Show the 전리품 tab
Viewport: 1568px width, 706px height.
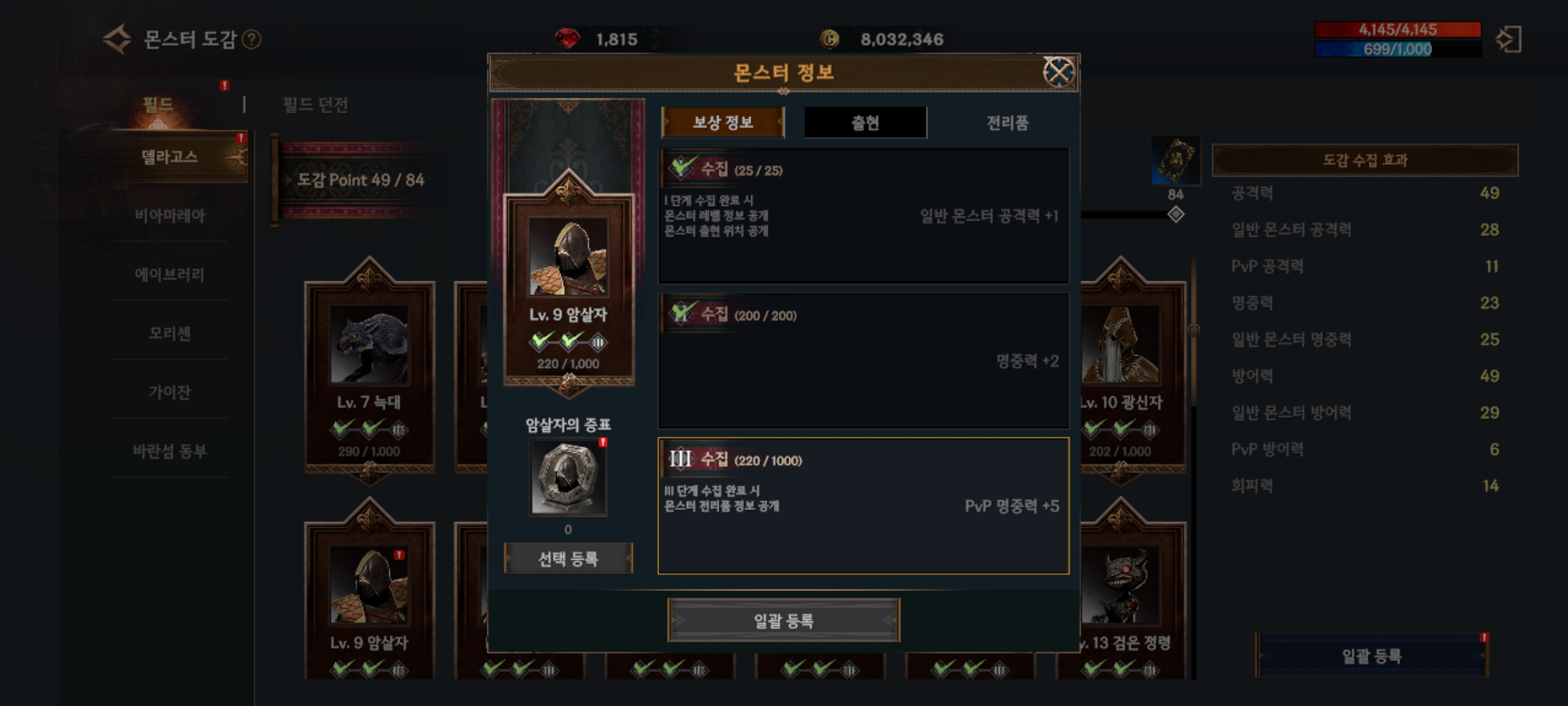click(1007, 122)
